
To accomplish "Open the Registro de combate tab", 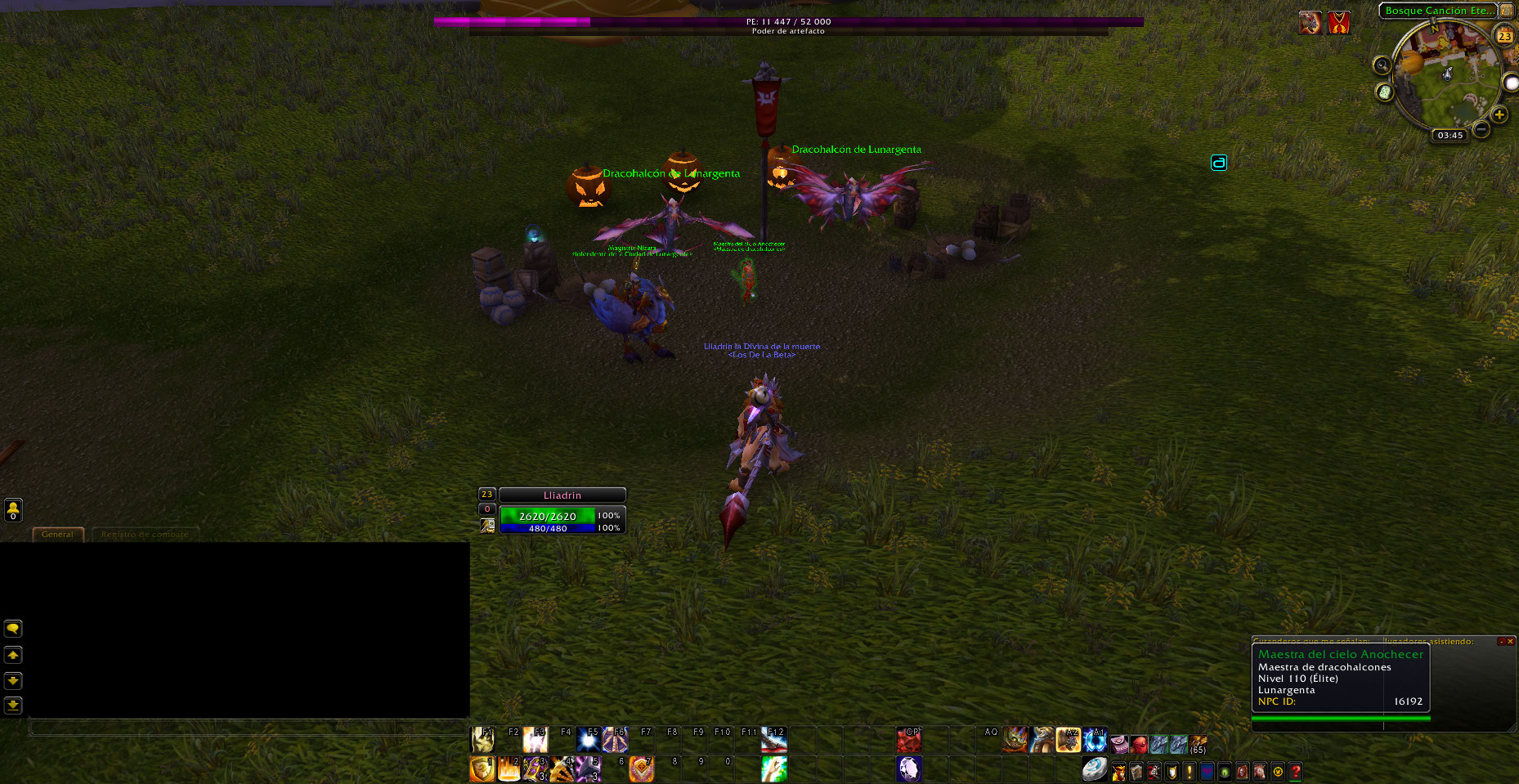I will [145, 534].
